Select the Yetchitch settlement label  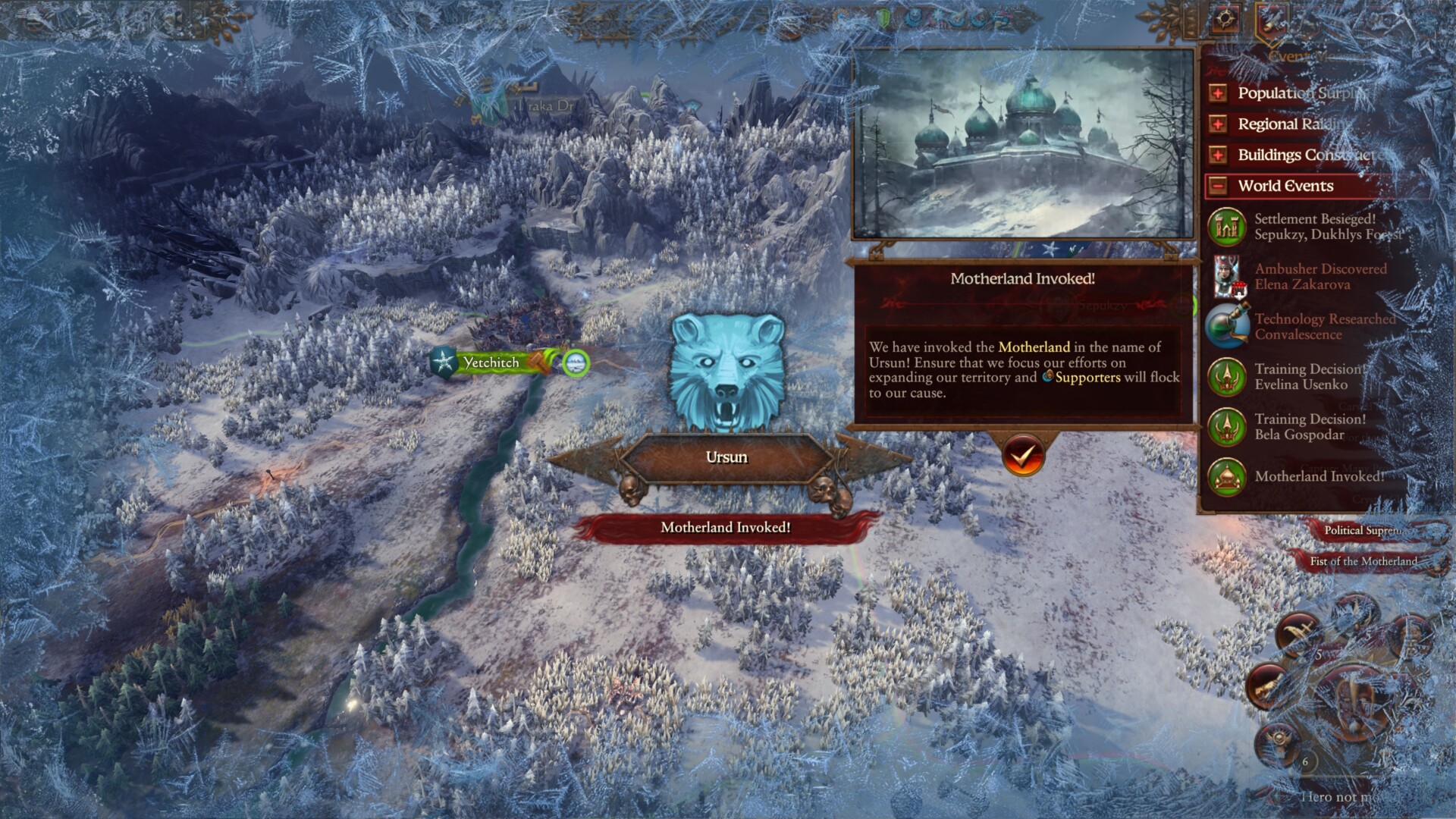point(491,362)
